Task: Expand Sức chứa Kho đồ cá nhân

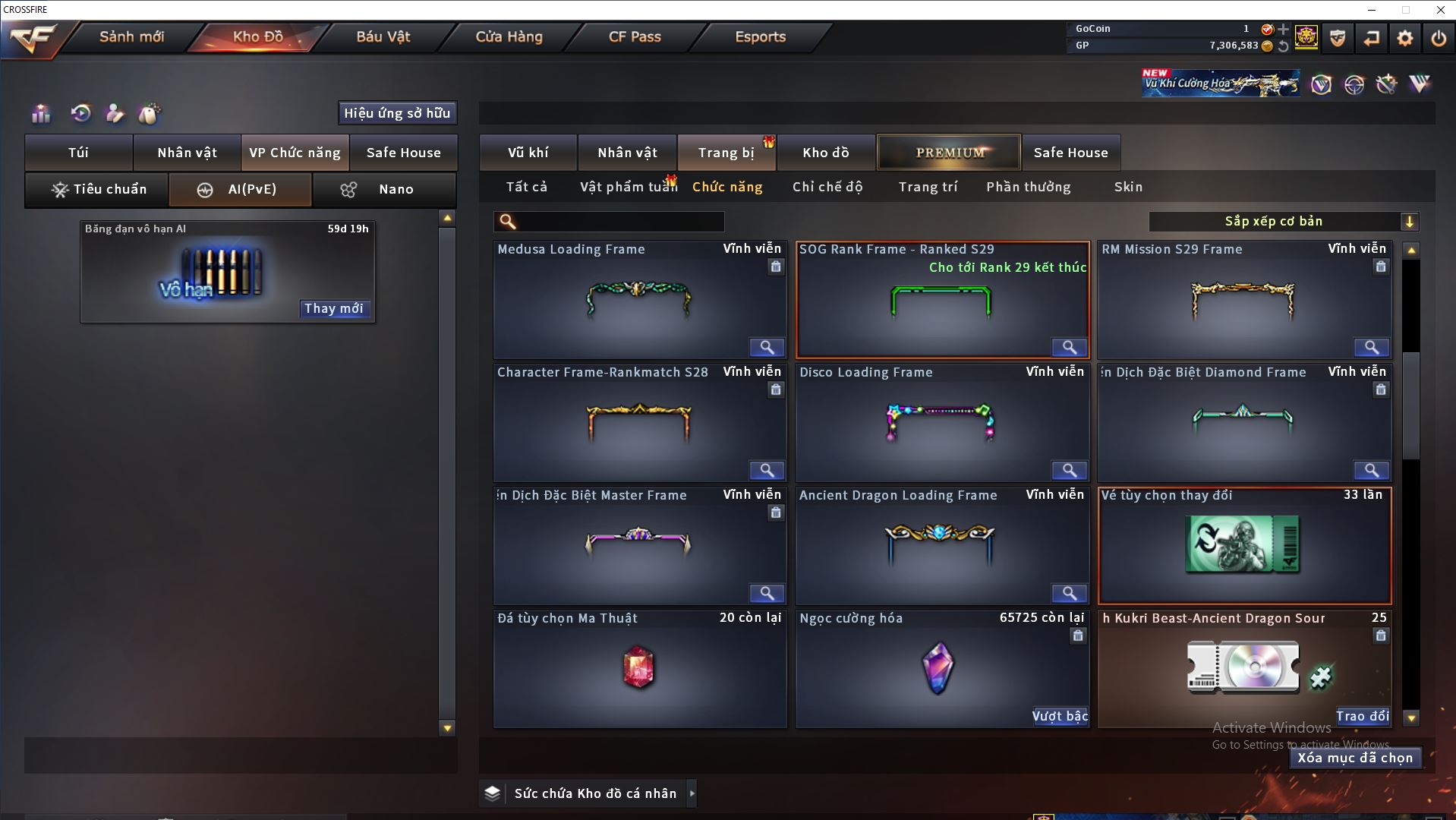Action: click(x=692, y=793)
